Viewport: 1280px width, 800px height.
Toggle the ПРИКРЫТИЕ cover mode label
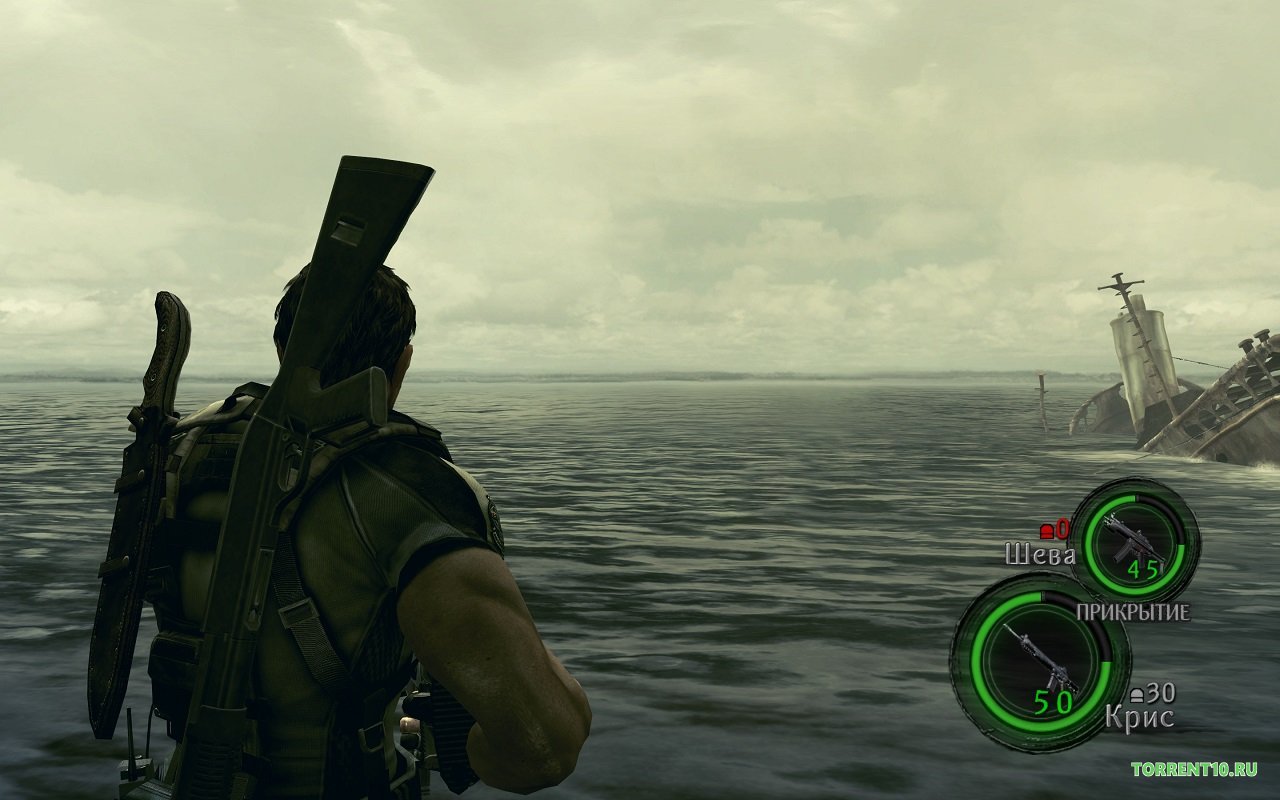1134,610
